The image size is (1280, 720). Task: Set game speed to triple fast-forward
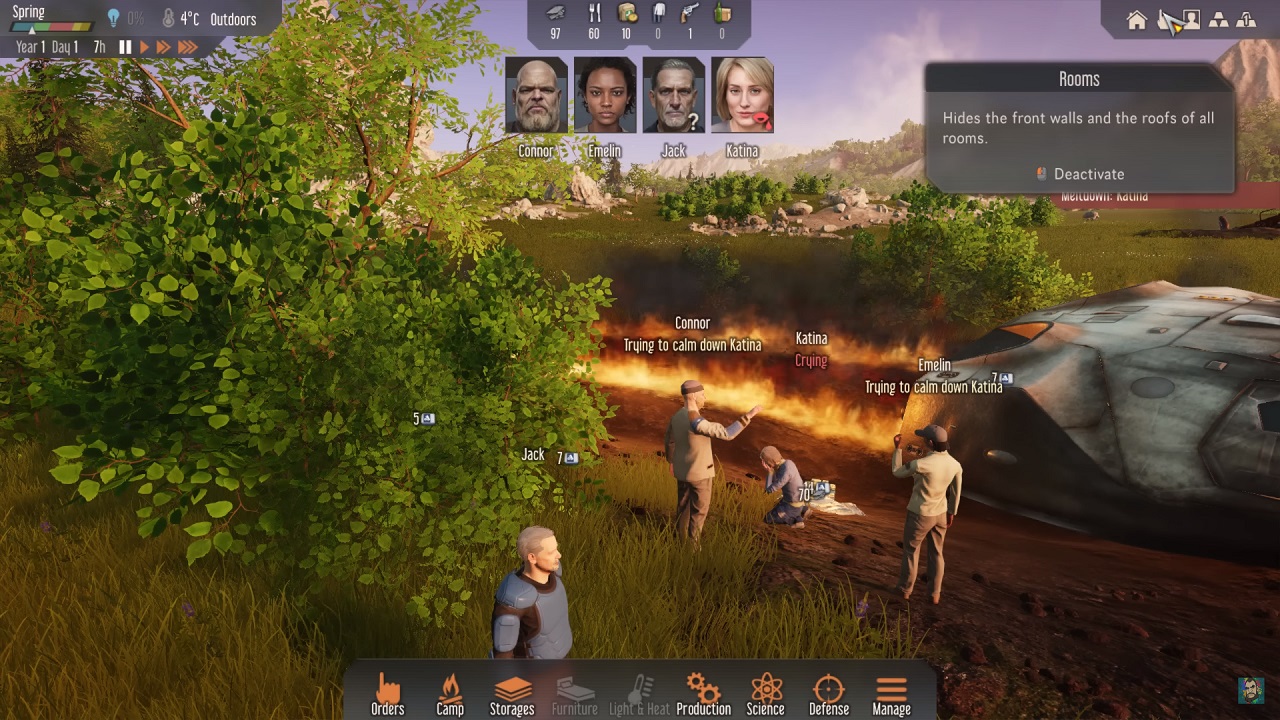tap(187, 47)
